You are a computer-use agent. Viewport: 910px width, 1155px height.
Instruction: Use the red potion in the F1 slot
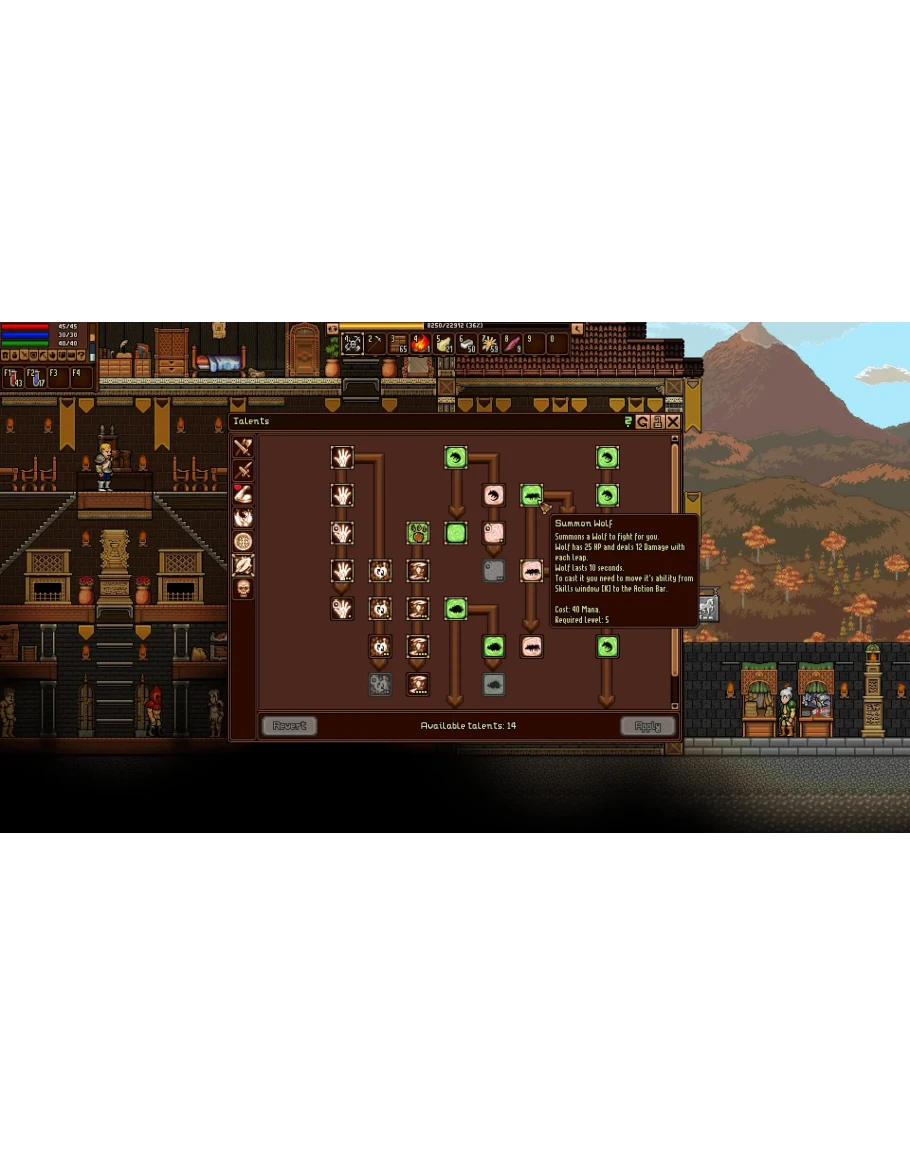(x=14, y=378)
